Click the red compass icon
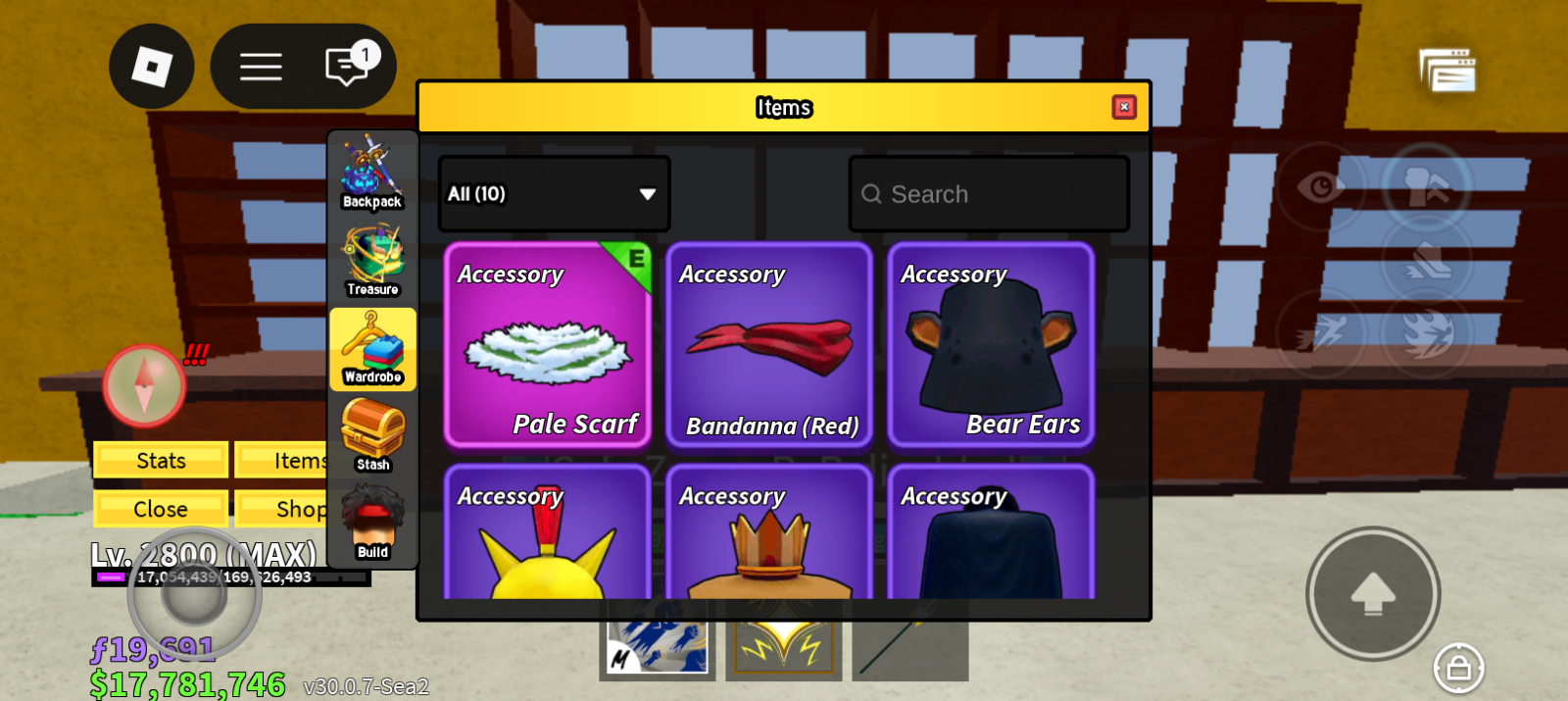This screenshot has width=1568, height=701. tap(144, 385)
